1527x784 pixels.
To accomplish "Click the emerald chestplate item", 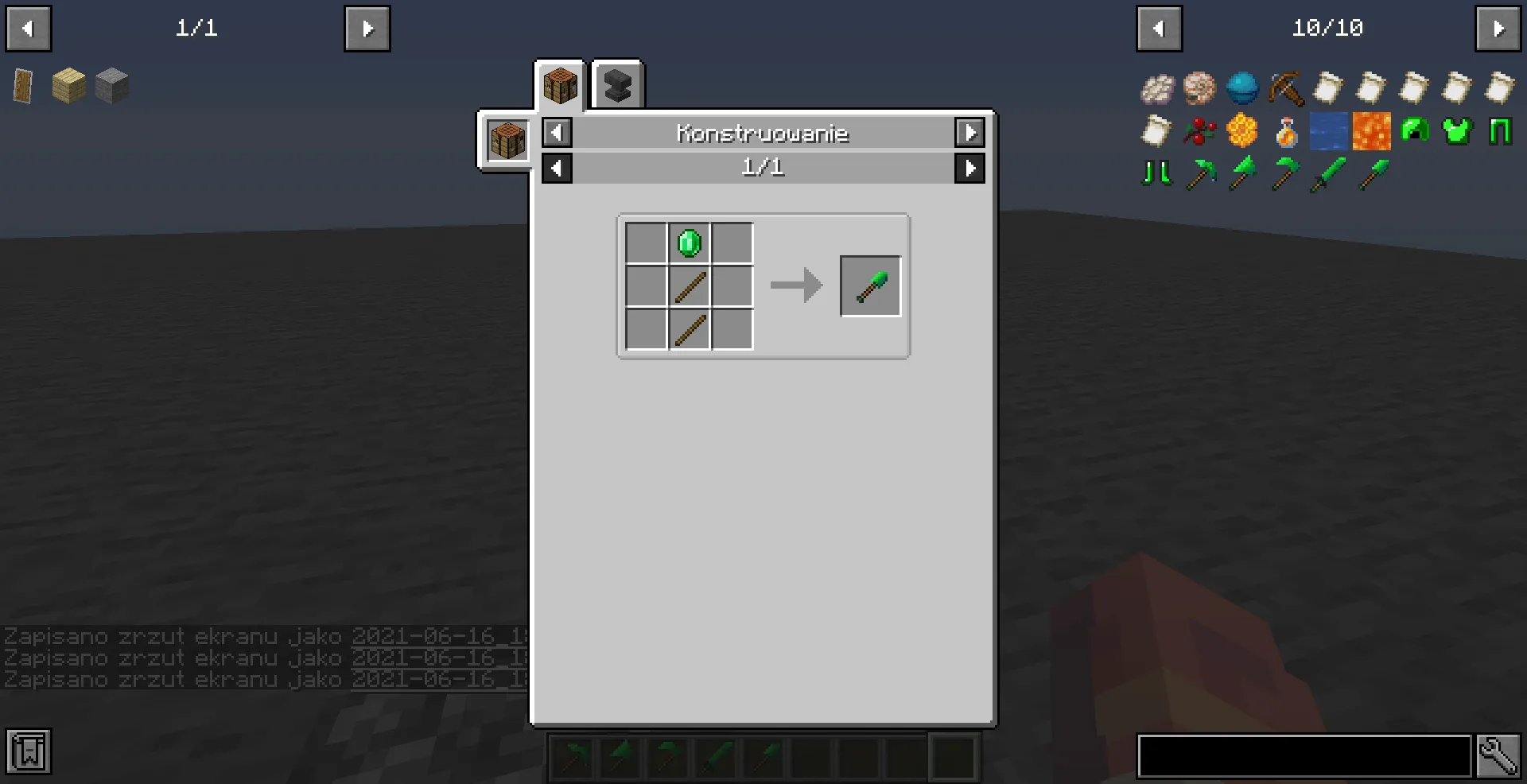I will click(1457, 131).
